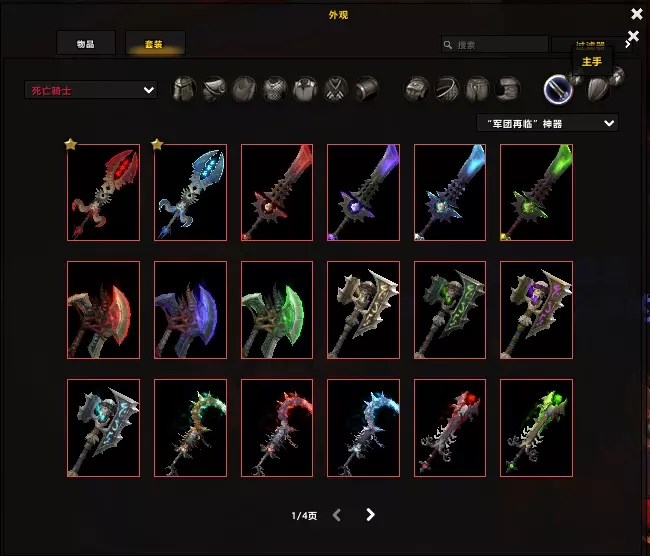This screenshot has width=650, height=556.
Task: Pick the icy blue curved scythe appearance
Action: pos(363,427)
